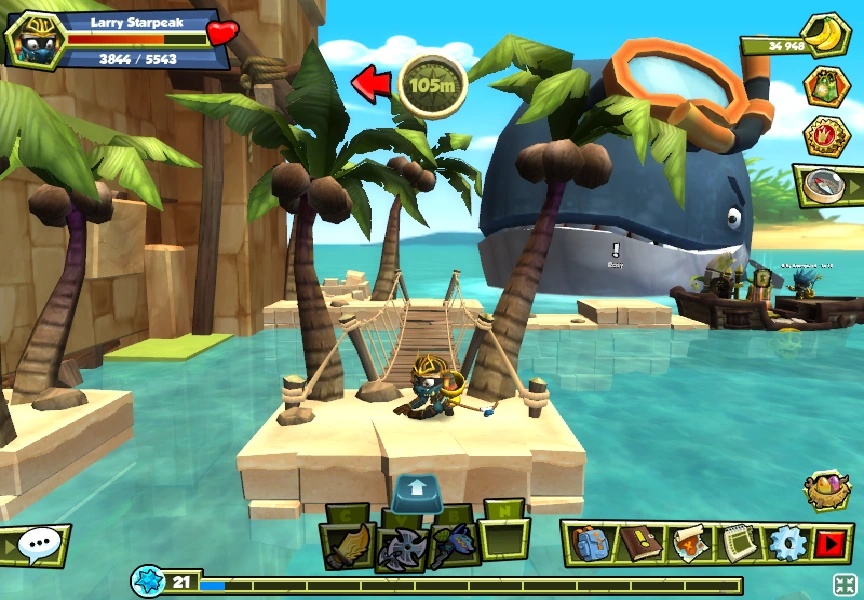
Task: Open the green notepad
Action: [737, 543]
